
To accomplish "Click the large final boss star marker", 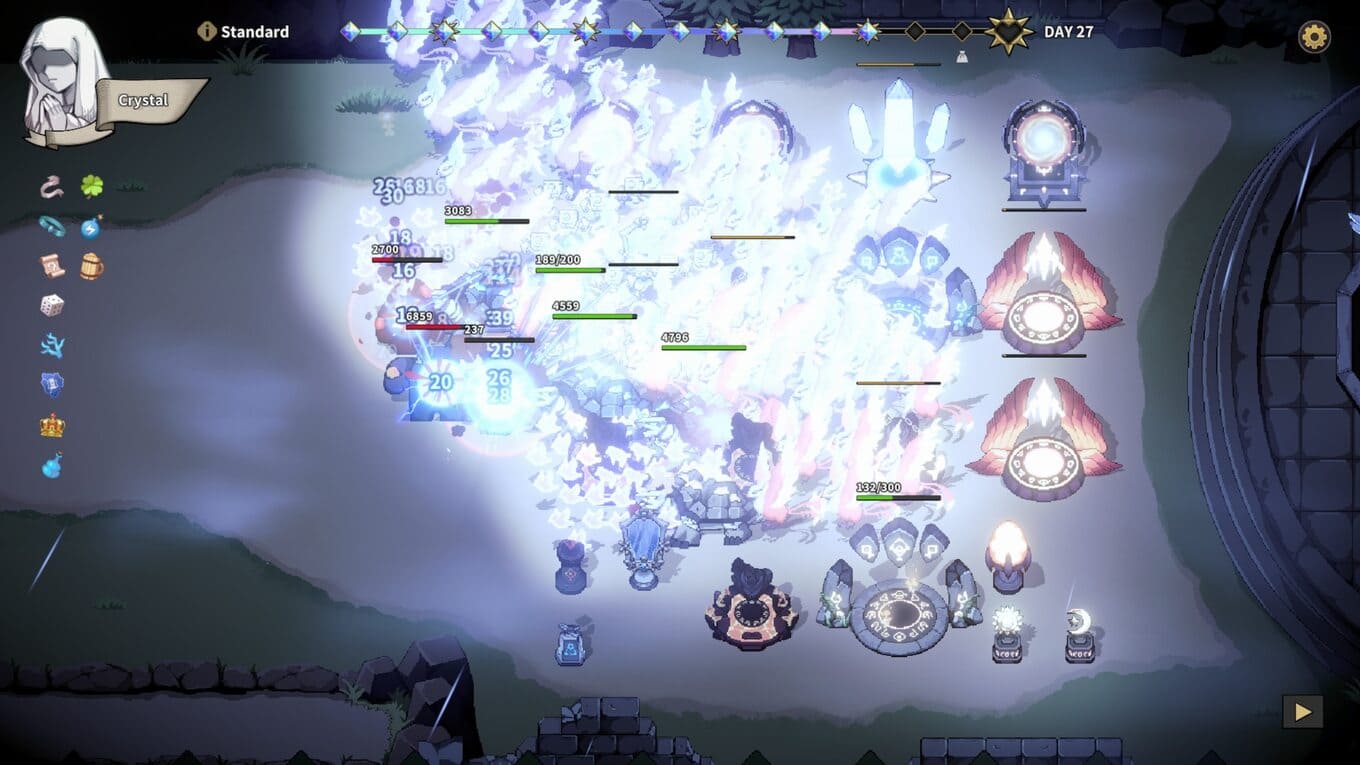I will [1008, 32].
